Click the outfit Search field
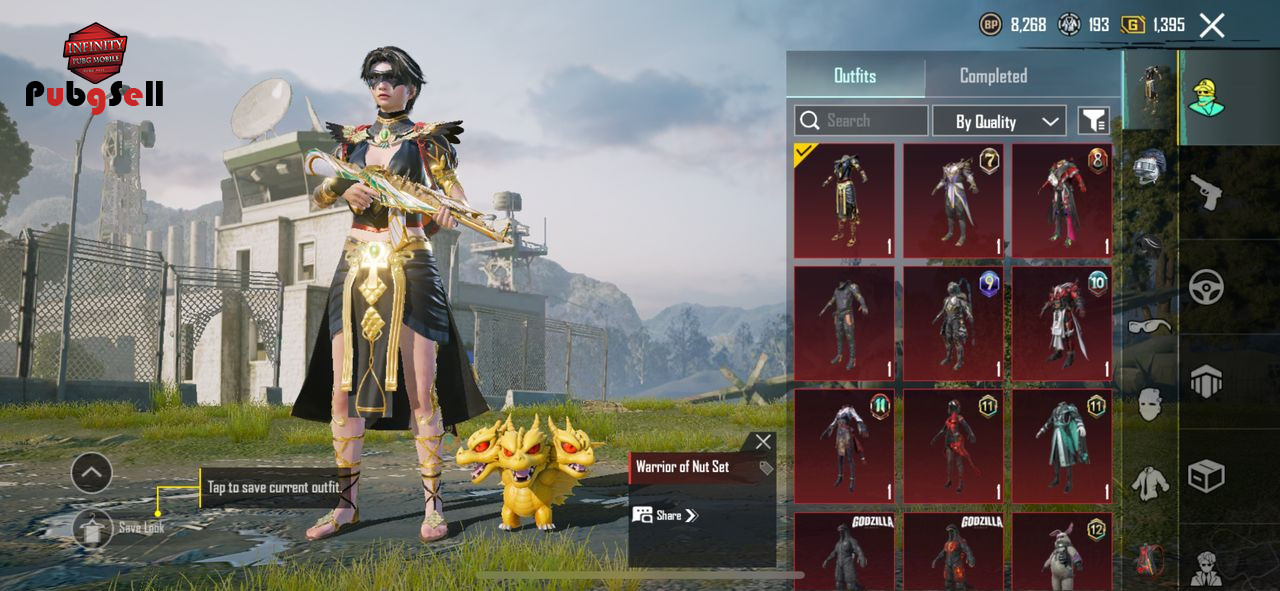 [x=861, y=121]
